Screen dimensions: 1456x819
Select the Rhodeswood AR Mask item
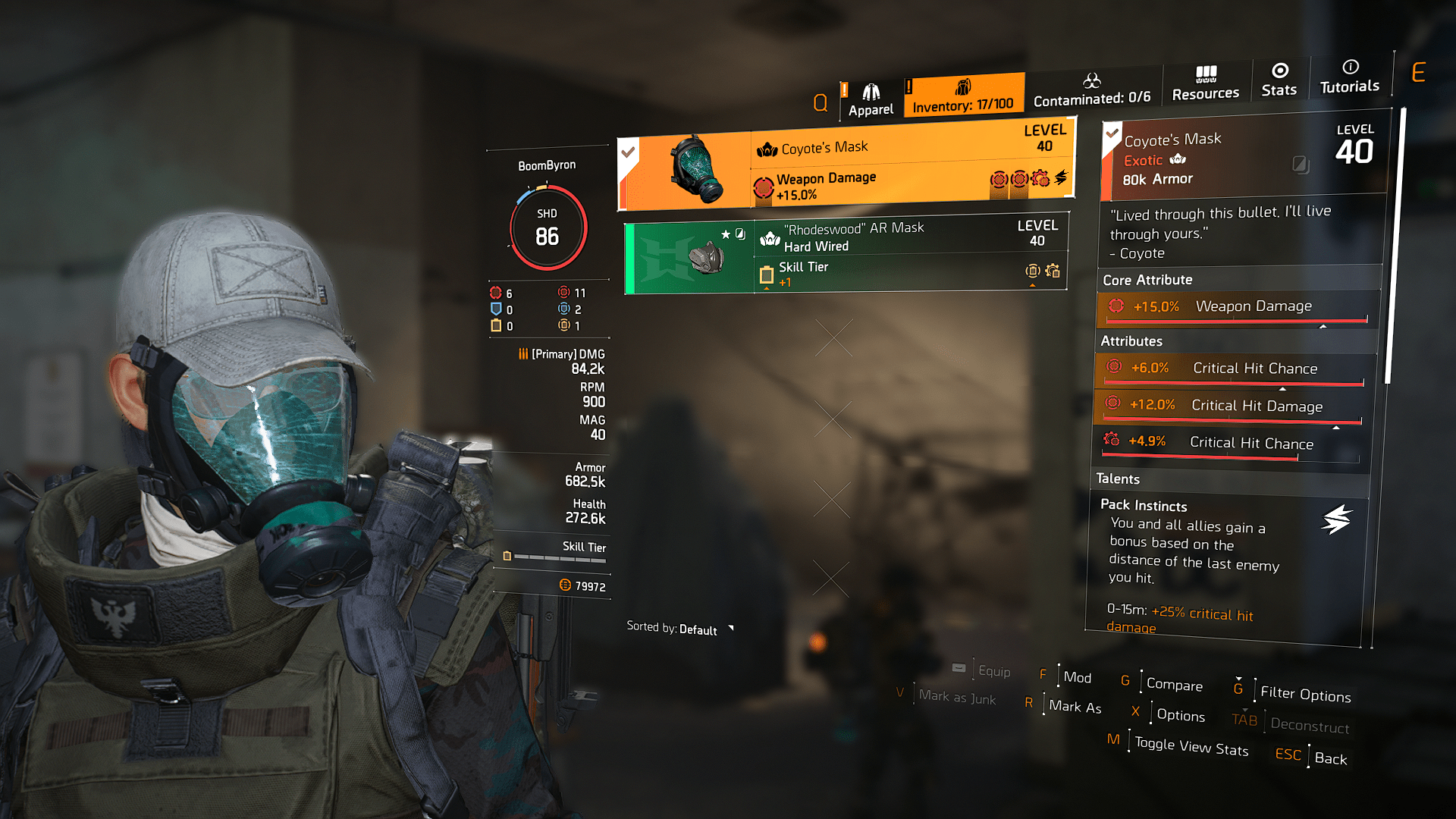point(846,256)
